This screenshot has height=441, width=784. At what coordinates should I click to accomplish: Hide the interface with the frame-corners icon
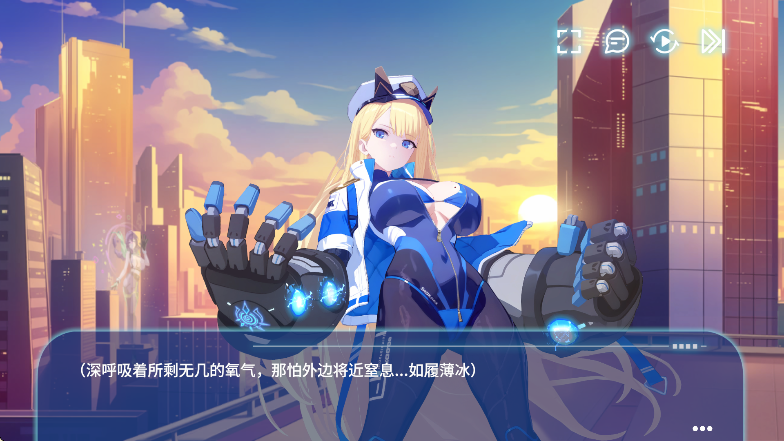click(x=569, y=41)
